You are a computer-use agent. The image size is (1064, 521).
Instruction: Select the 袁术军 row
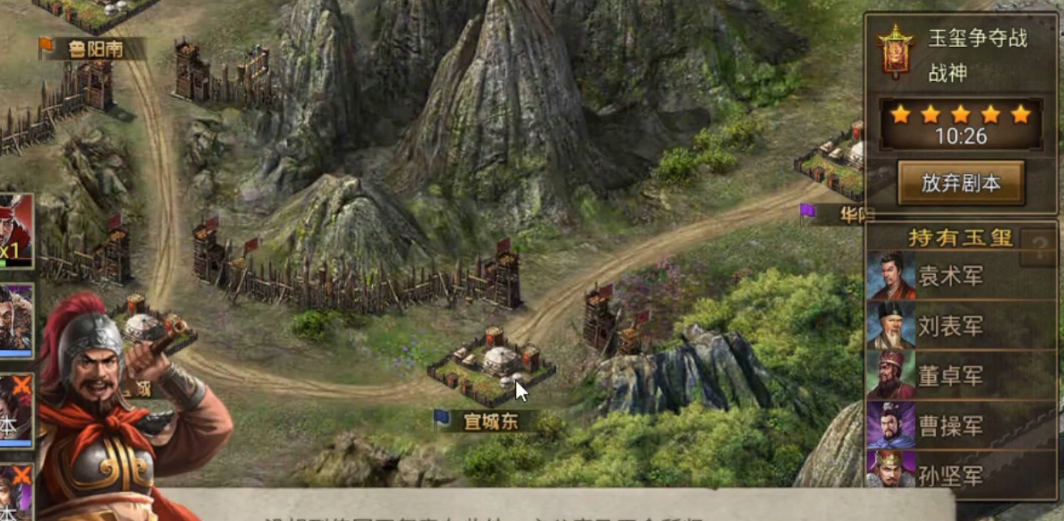[x=960, y=275]
